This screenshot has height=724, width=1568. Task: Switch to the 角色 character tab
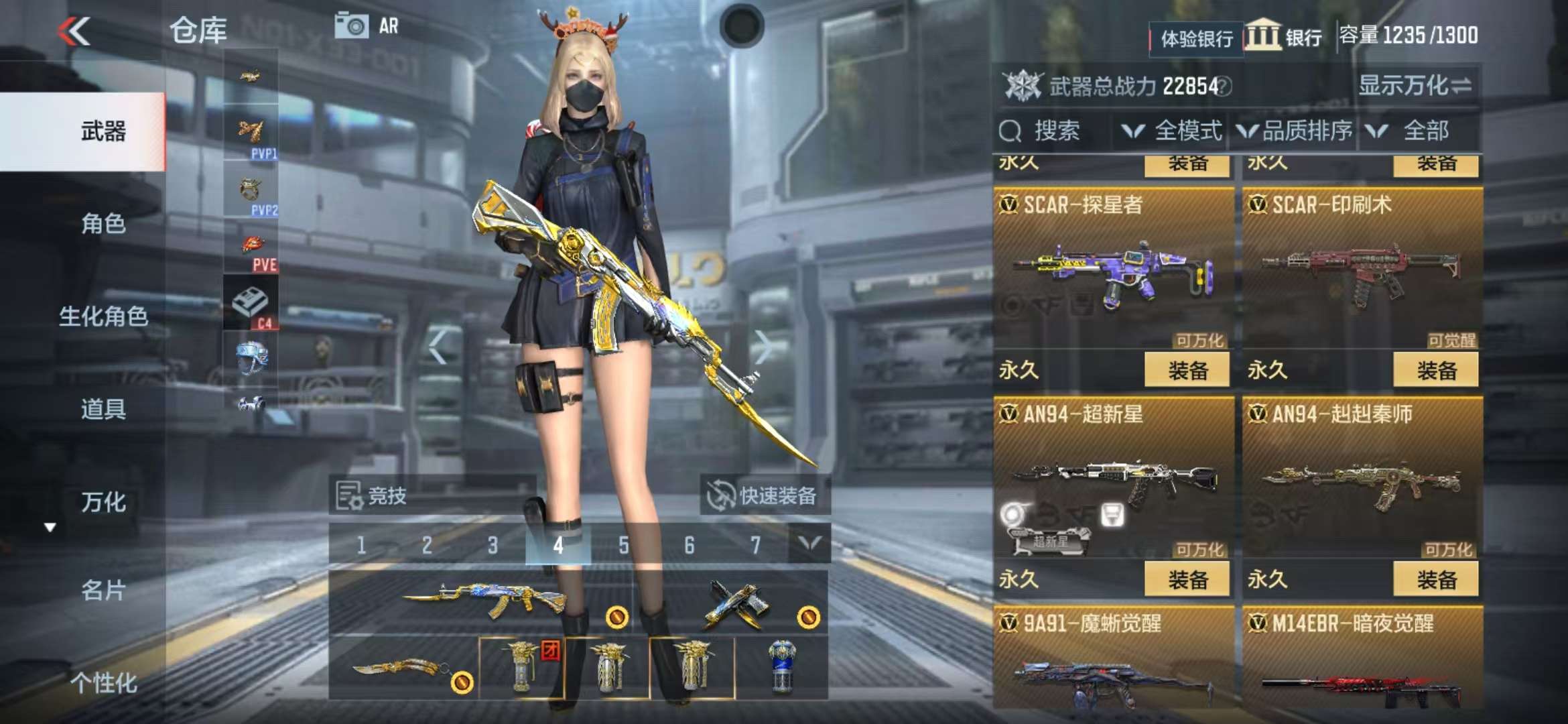pos(103,224)
